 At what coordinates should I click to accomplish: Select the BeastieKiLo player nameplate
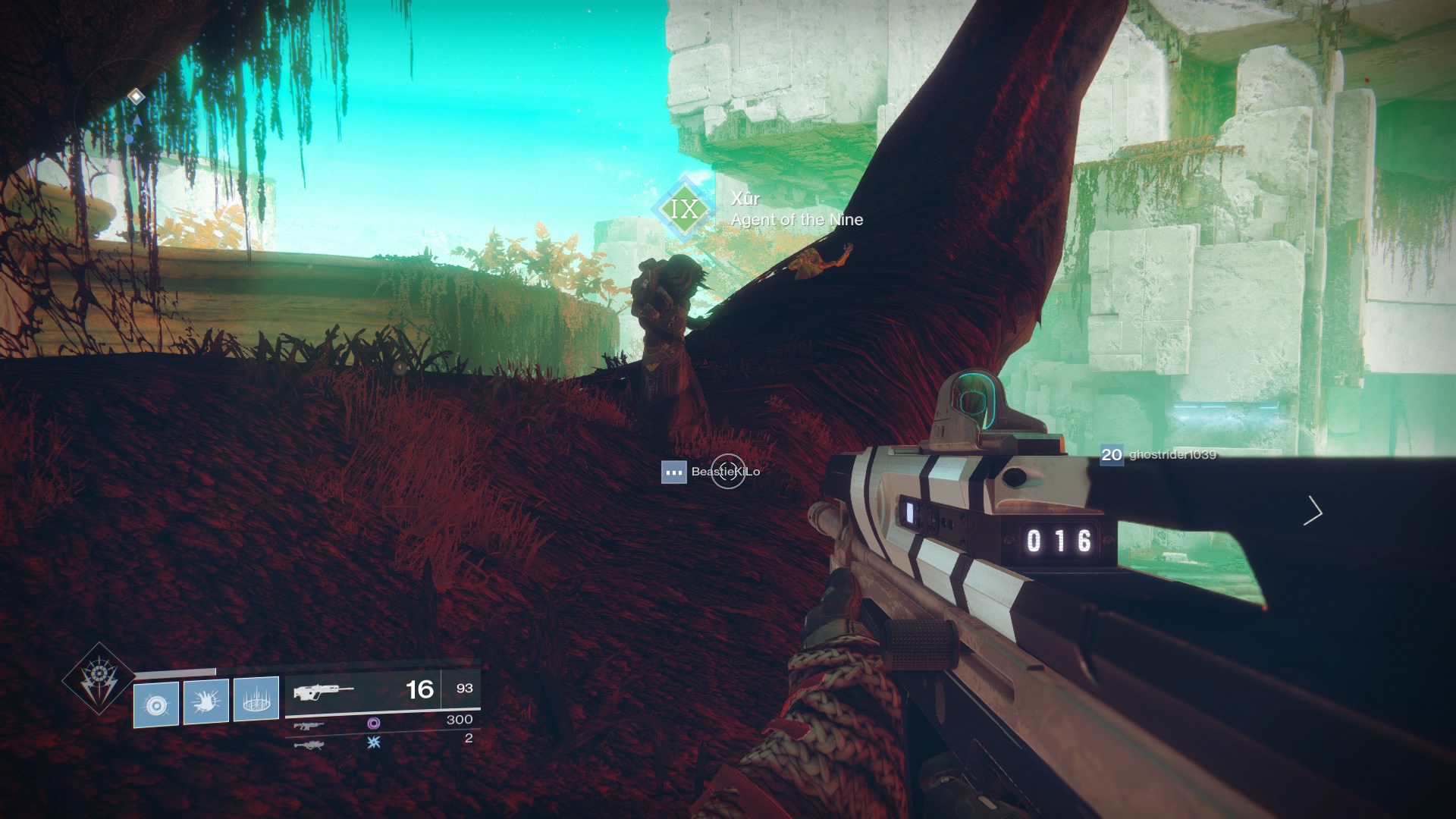pos(726,471)
